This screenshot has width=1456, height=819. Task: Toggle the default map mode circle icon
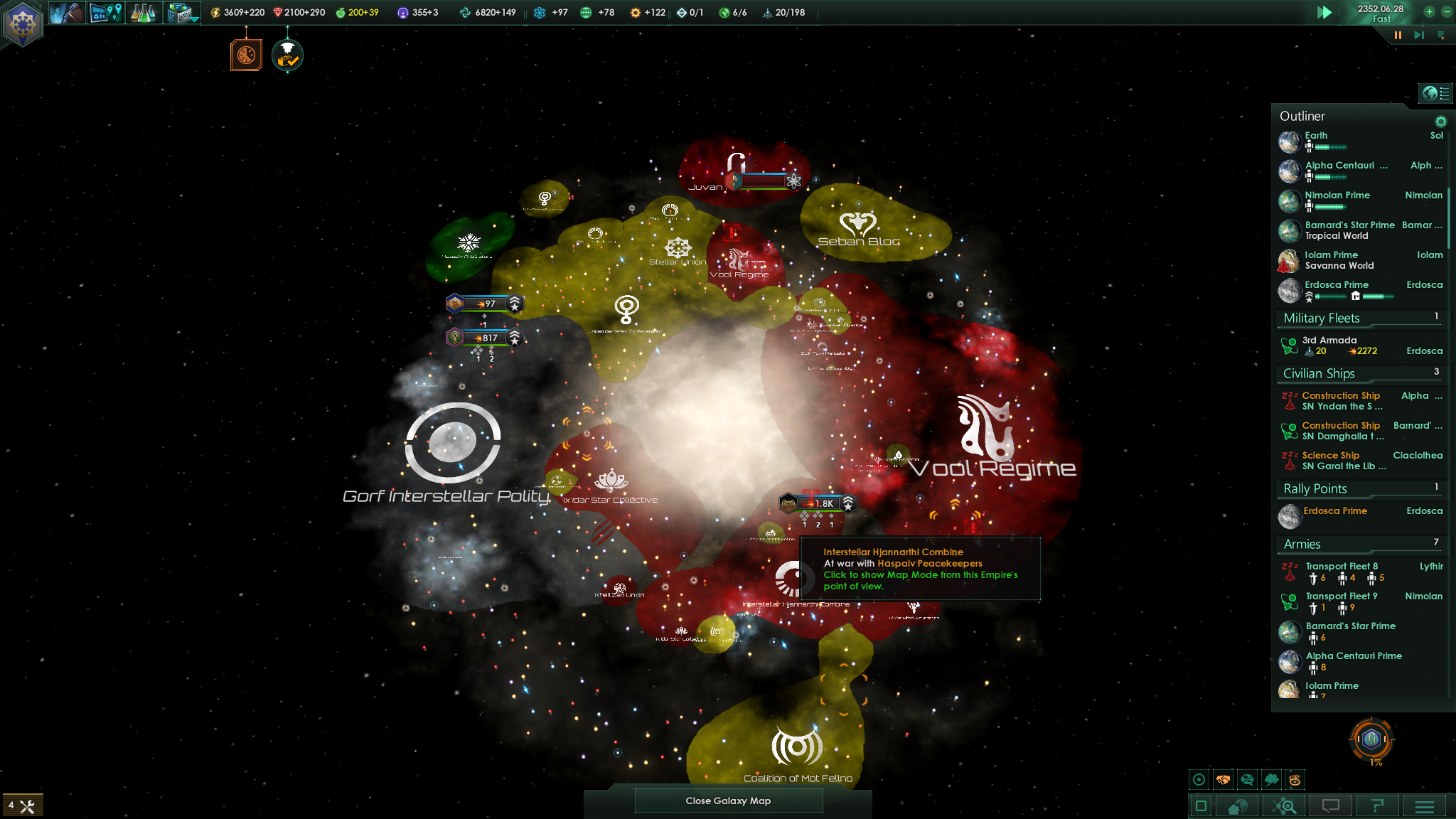point(1199,779)
